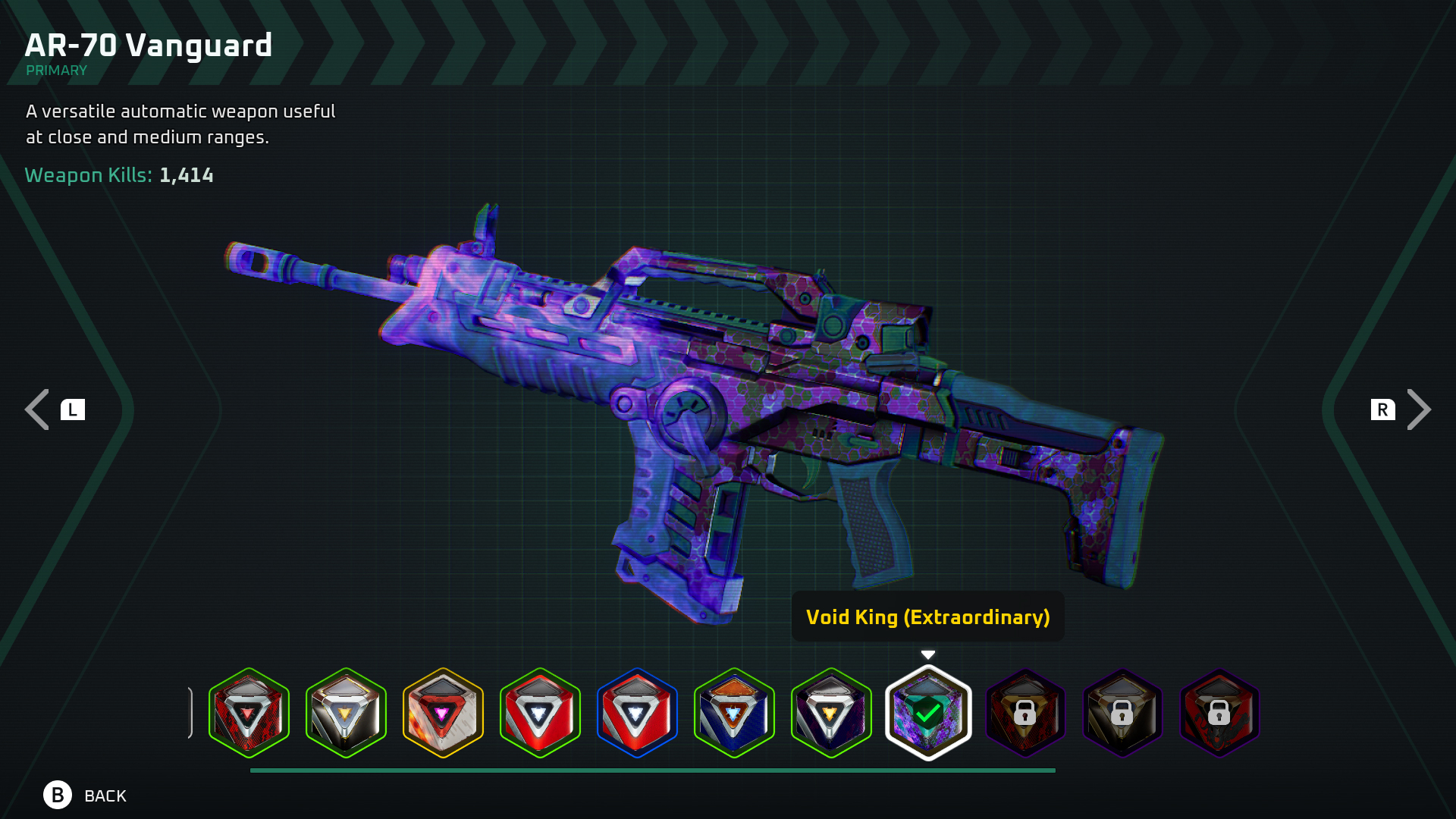Click the left navigation chevron arrow
This screenshot has height=819, width=1456.
point(35,409)
